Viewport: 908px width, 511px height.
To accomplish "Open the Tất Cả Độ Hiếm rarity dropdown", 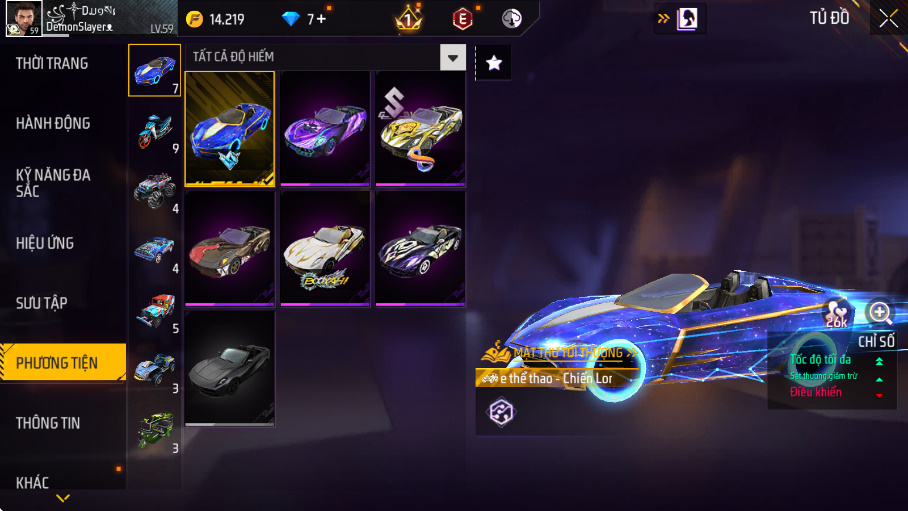I will click(x=454, y=57).
